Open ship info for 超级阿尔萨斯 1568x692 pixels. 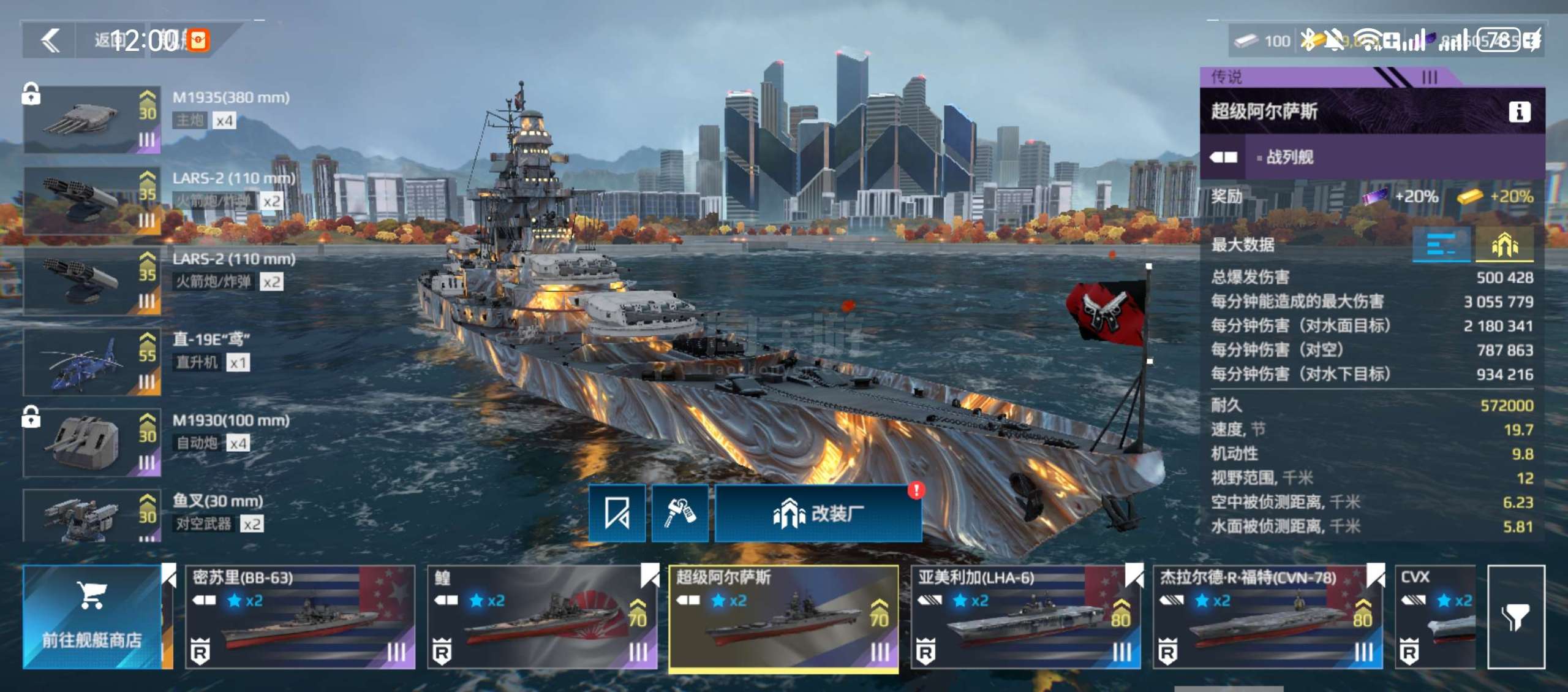[1519, 112]
